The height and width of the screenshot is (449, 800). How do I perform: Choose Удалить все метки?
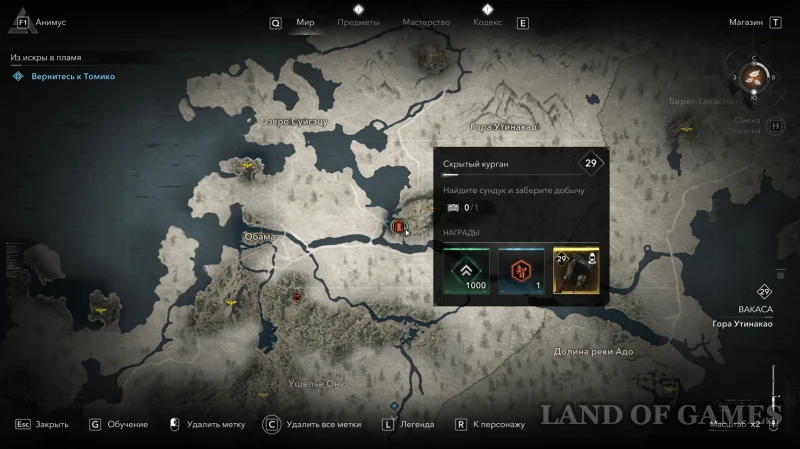click(322, 424)
